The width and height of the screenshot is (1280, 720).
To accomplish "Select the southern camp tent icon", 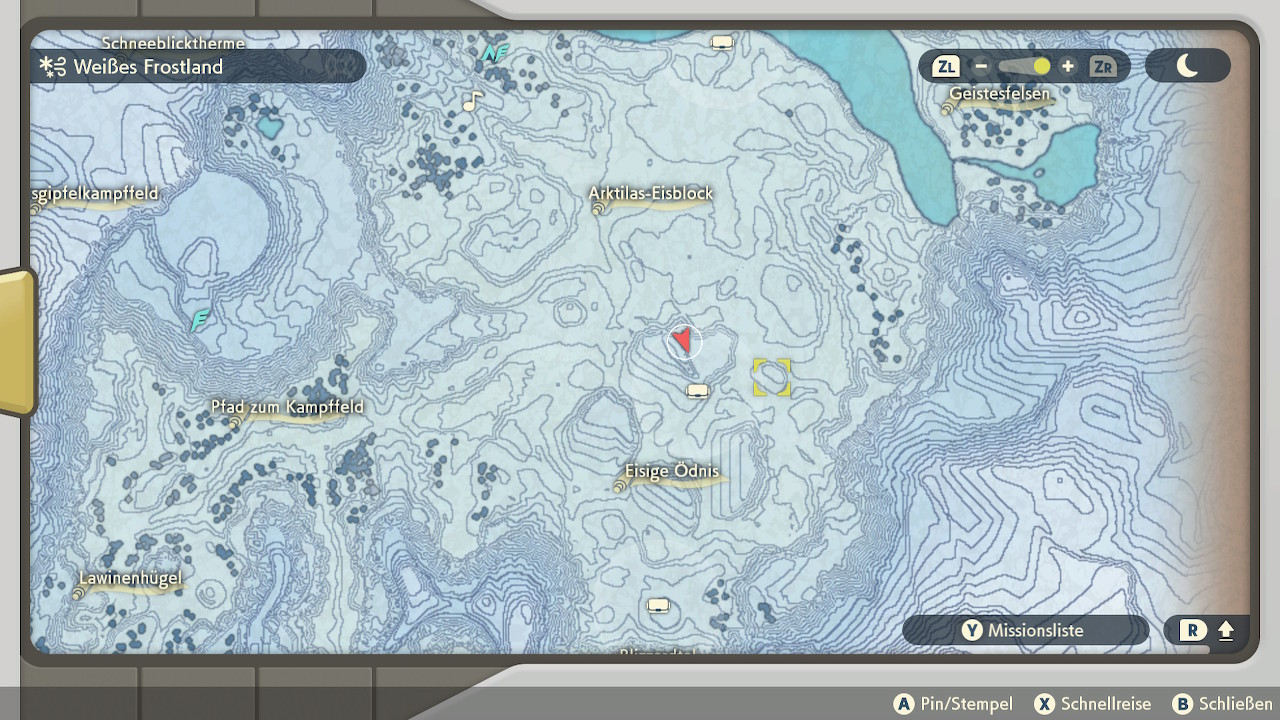I will tap(657, 605).
